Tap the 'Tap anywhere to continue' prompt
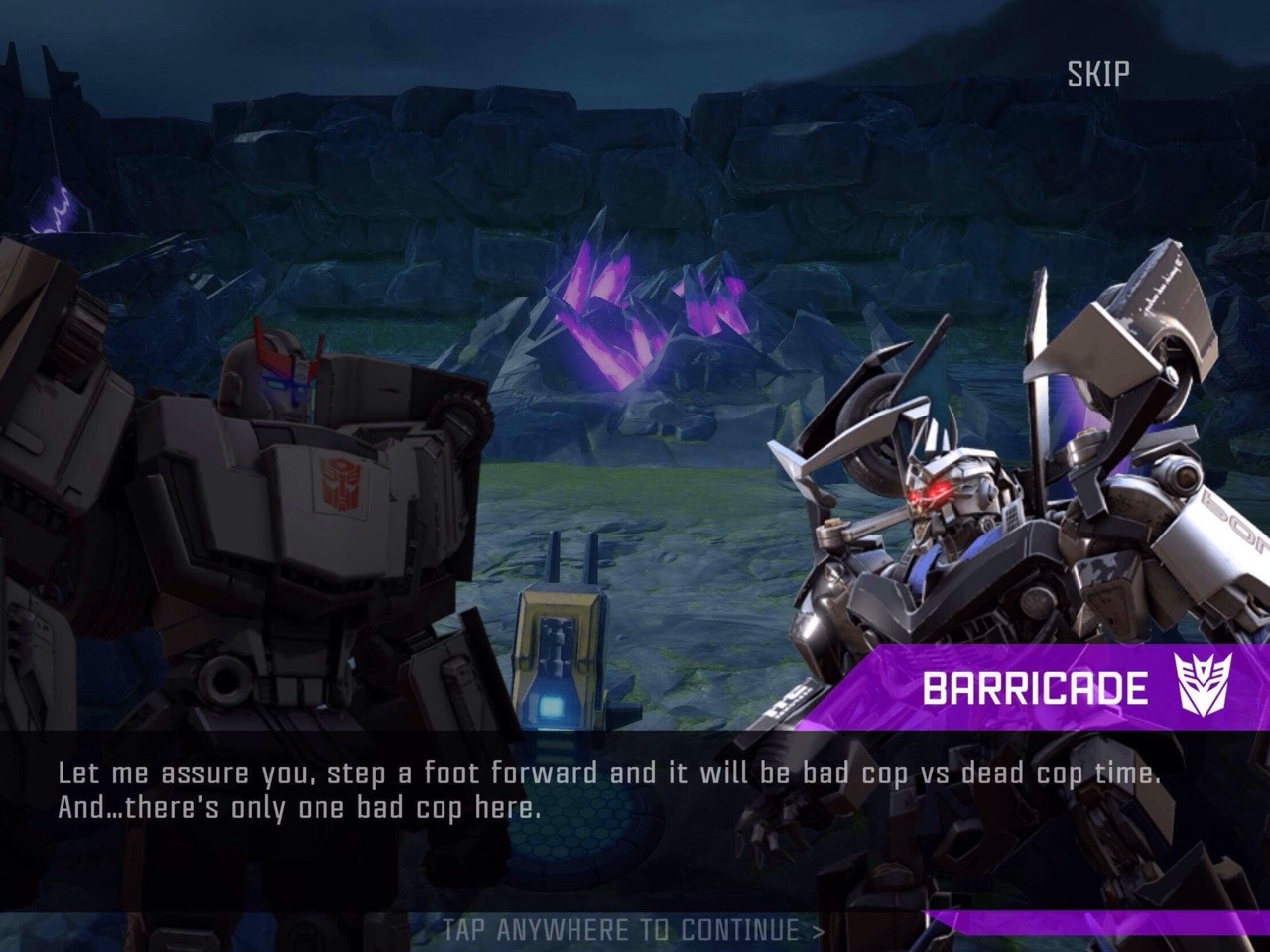1270x952 pixels. coord(633,929)
